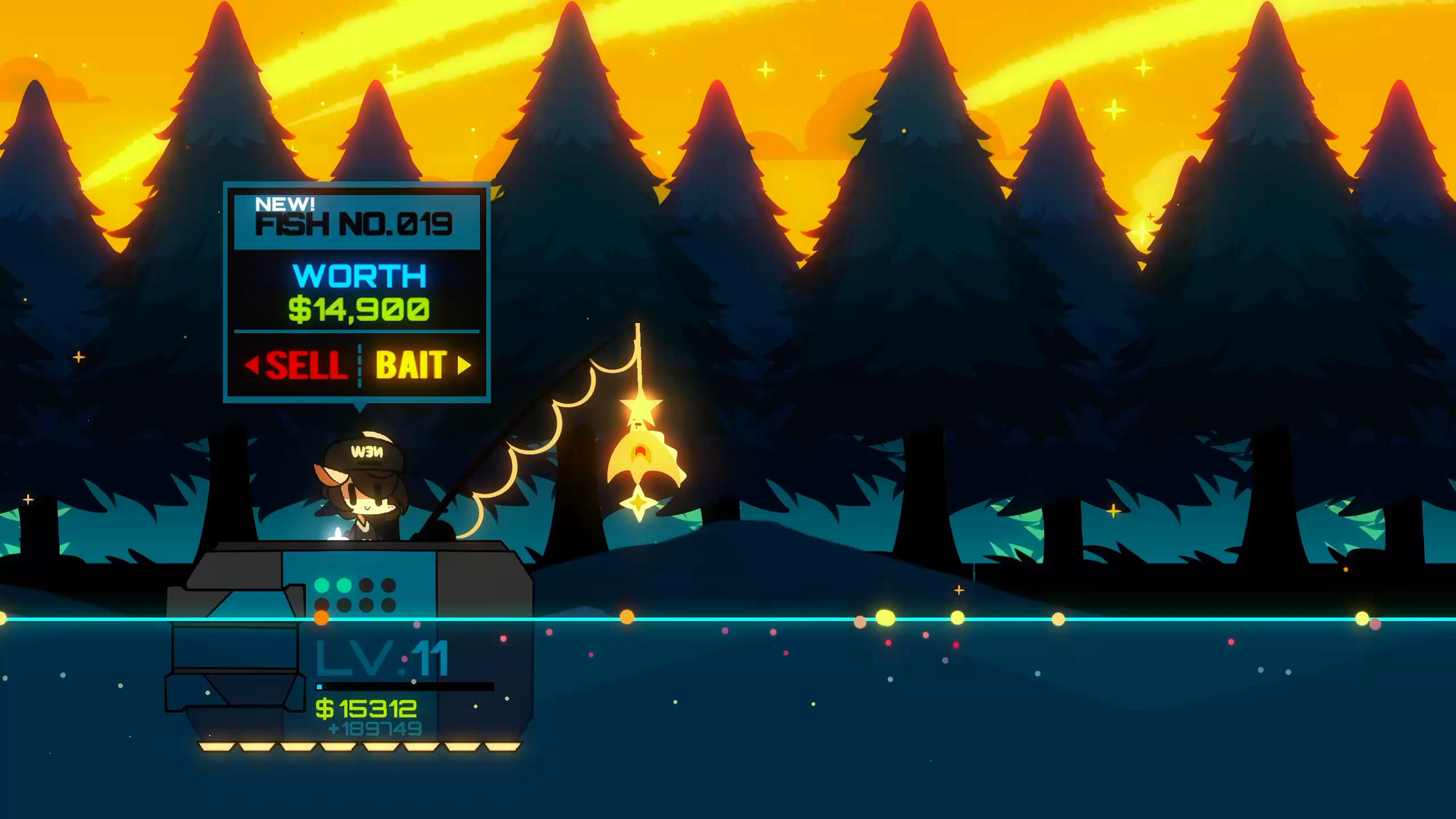Click the WORTH section label

pyautogui.click(x=358, y=275)
